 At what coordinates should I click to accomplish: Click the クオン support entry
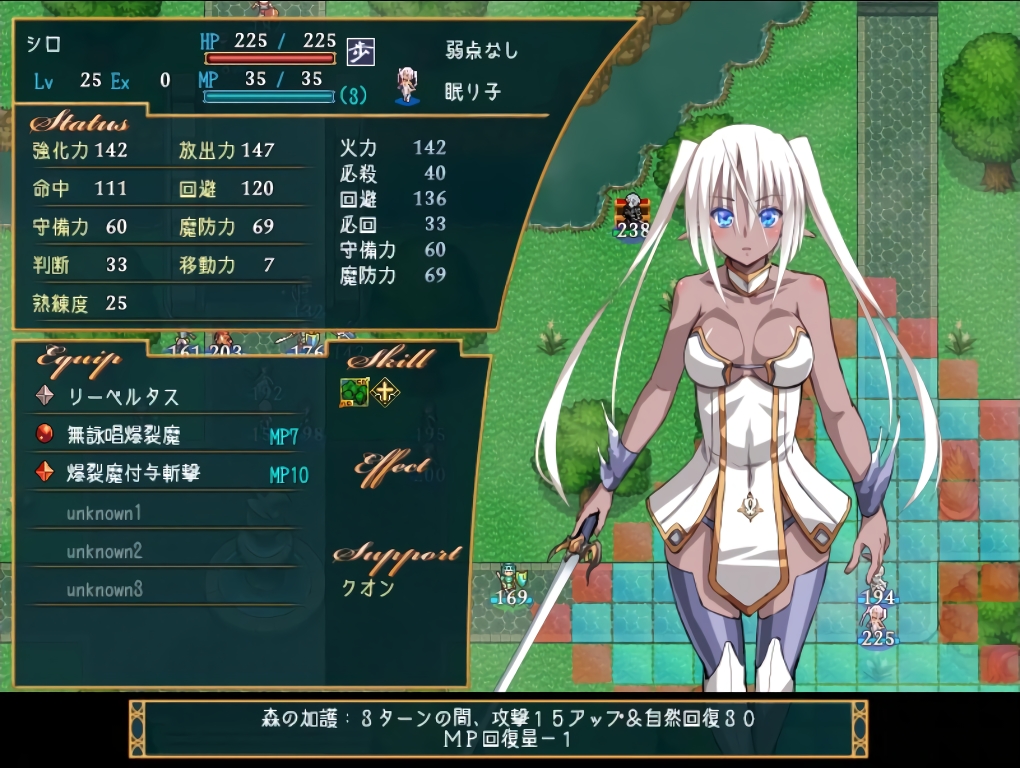368,588
